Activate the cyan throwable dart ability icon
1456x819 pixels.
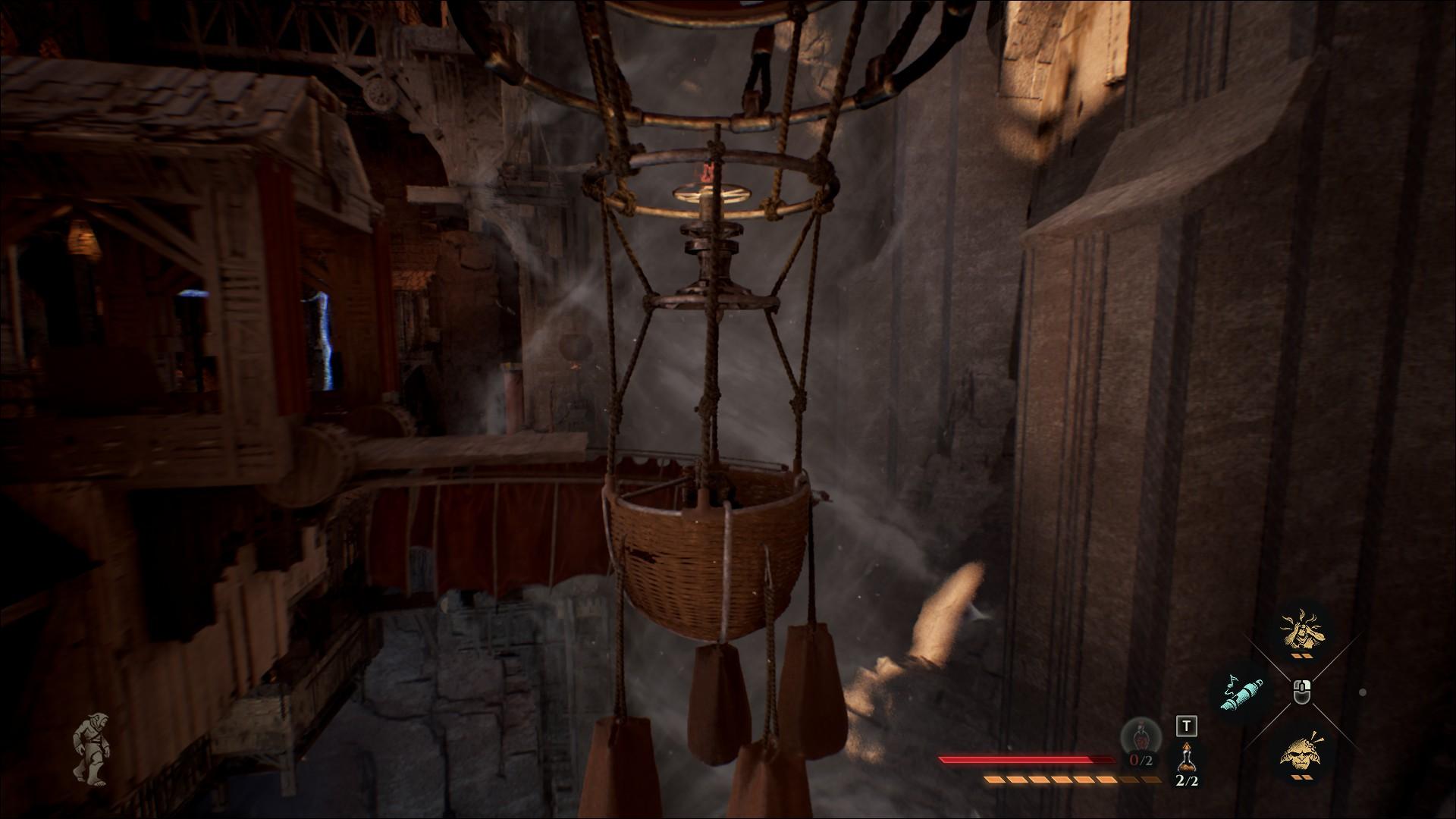coord(1242,693)
